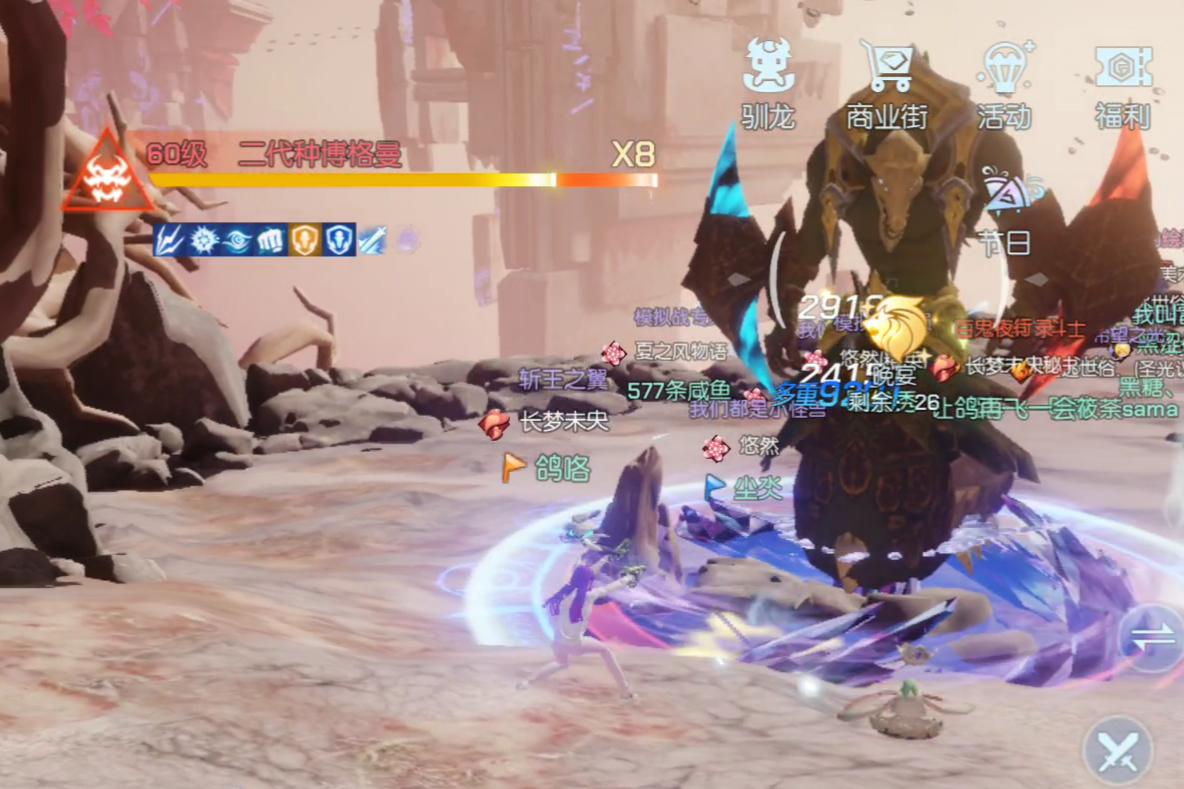Viewport: 1184px width, 789px height.
Task: Select the boss skull portrait icon
Action: coord(107,174)
